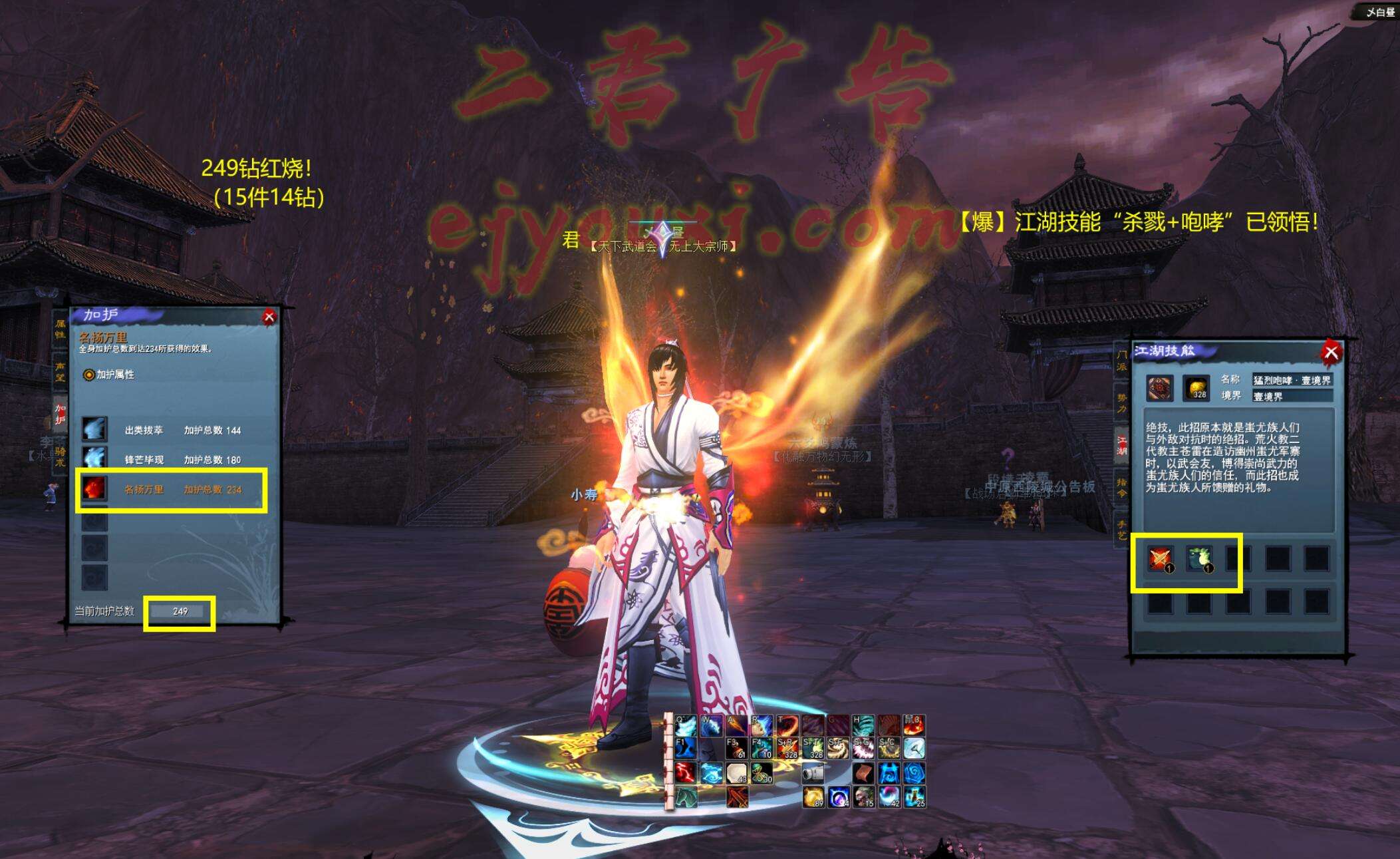Switch to the 骑术 riding tab
The image size is (1400, 859).
(x=61, y=457)
